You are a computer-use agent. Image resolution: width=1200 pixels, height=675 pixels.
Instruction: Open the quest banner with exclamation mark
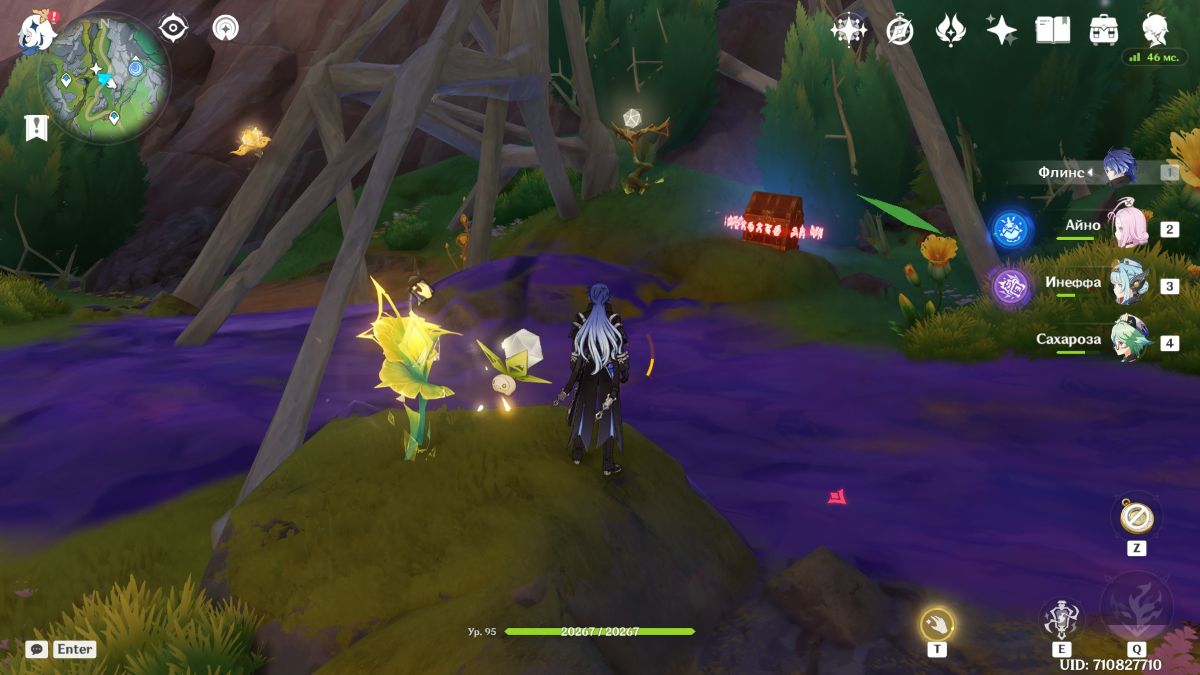[36, 127]
